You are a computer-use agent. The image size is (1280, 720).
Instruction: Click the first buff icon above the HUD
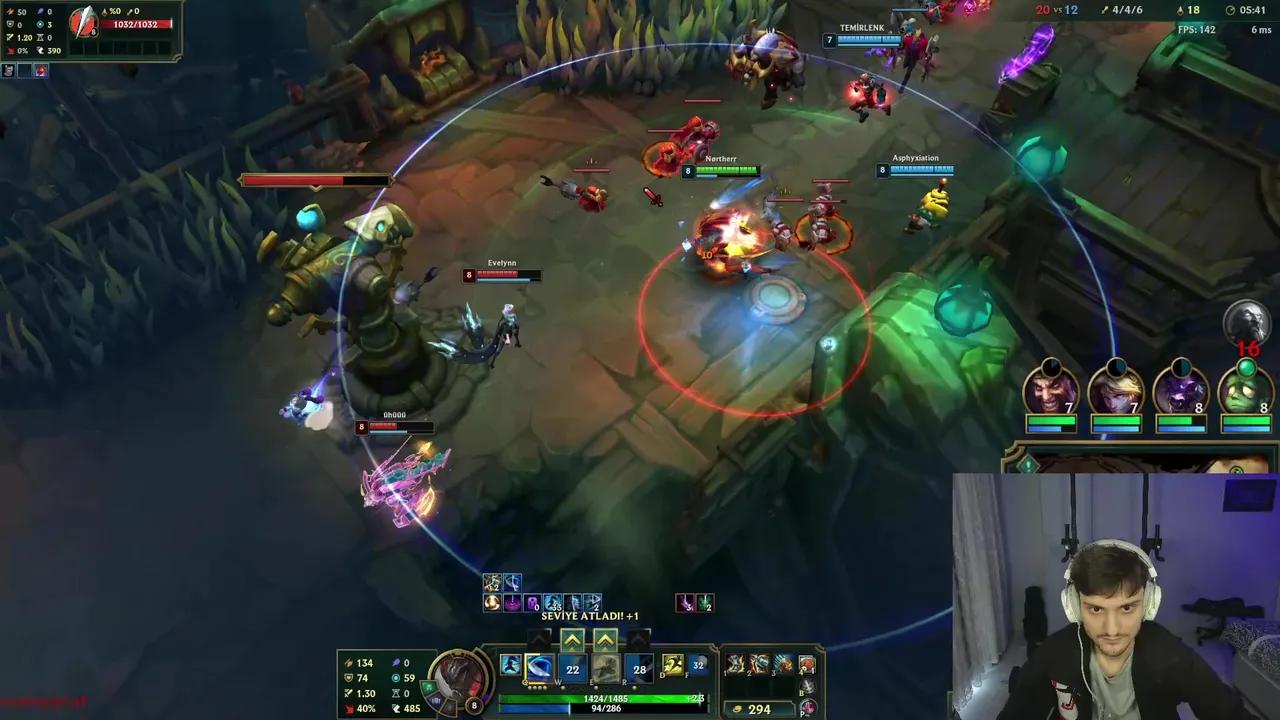click(491, 581)
